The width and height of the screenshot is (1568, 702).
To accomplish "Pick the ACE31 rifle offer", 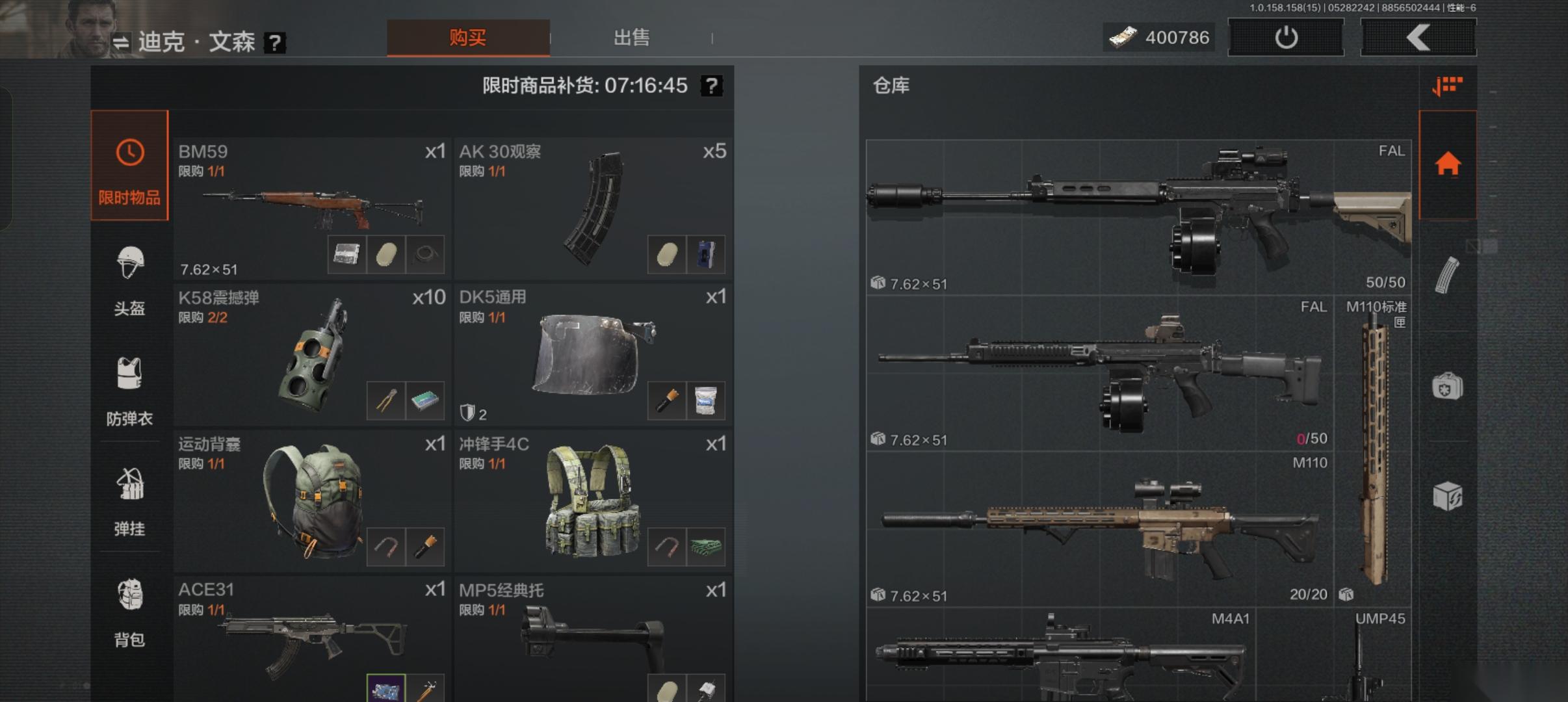I will [312, 640].
